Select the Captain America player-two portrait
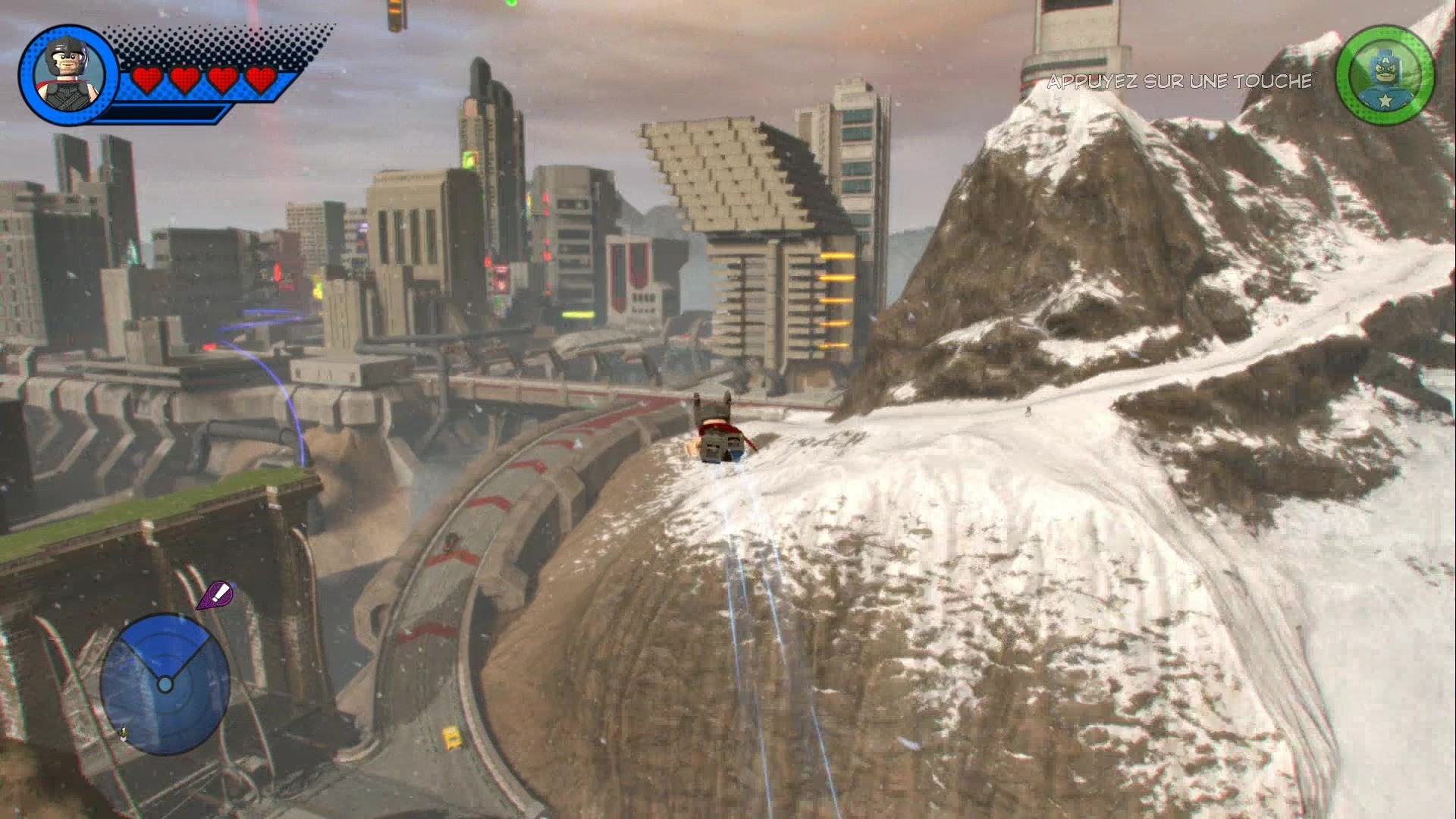 pyautogui.click(x=1385, y=76)
